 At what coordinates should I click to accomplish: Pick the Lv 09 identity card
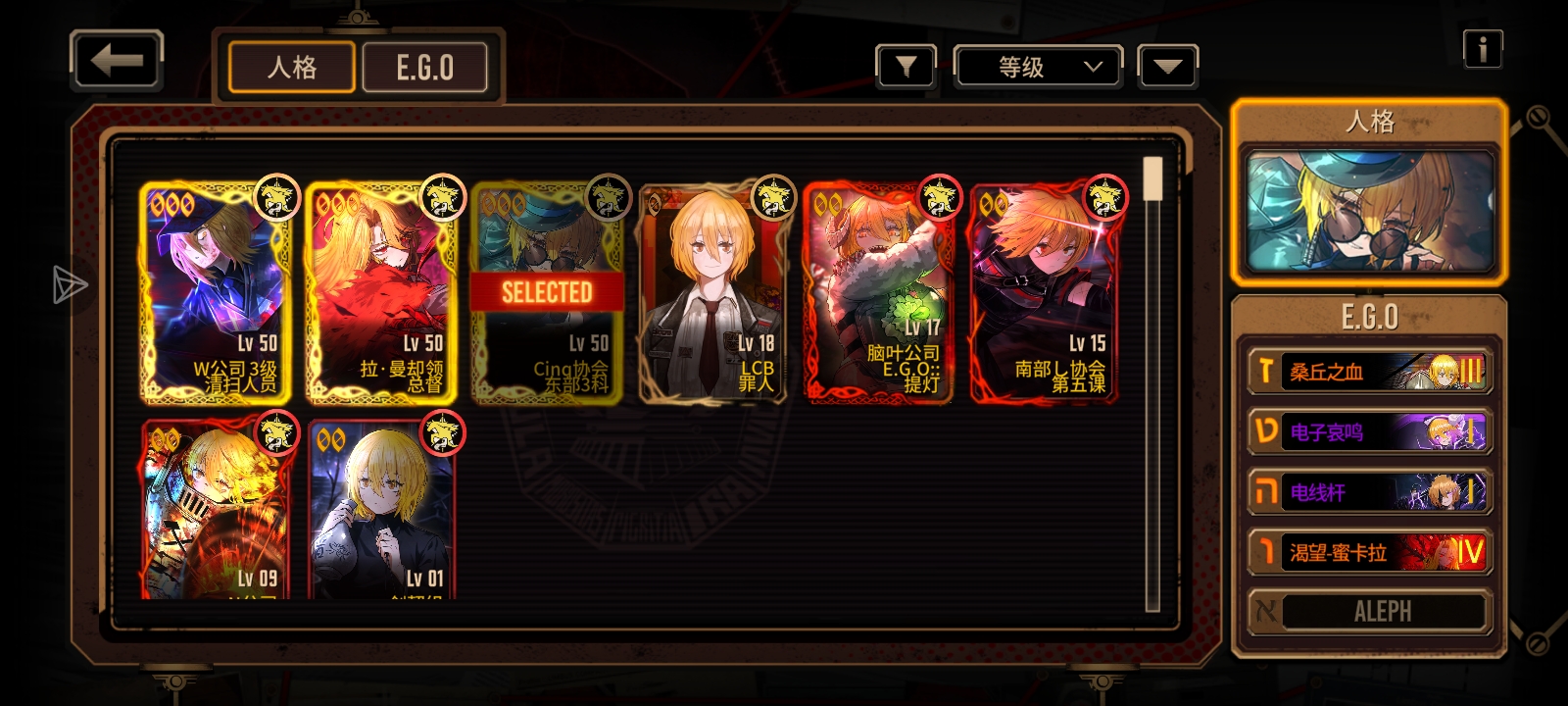click(x=216, y=510)
